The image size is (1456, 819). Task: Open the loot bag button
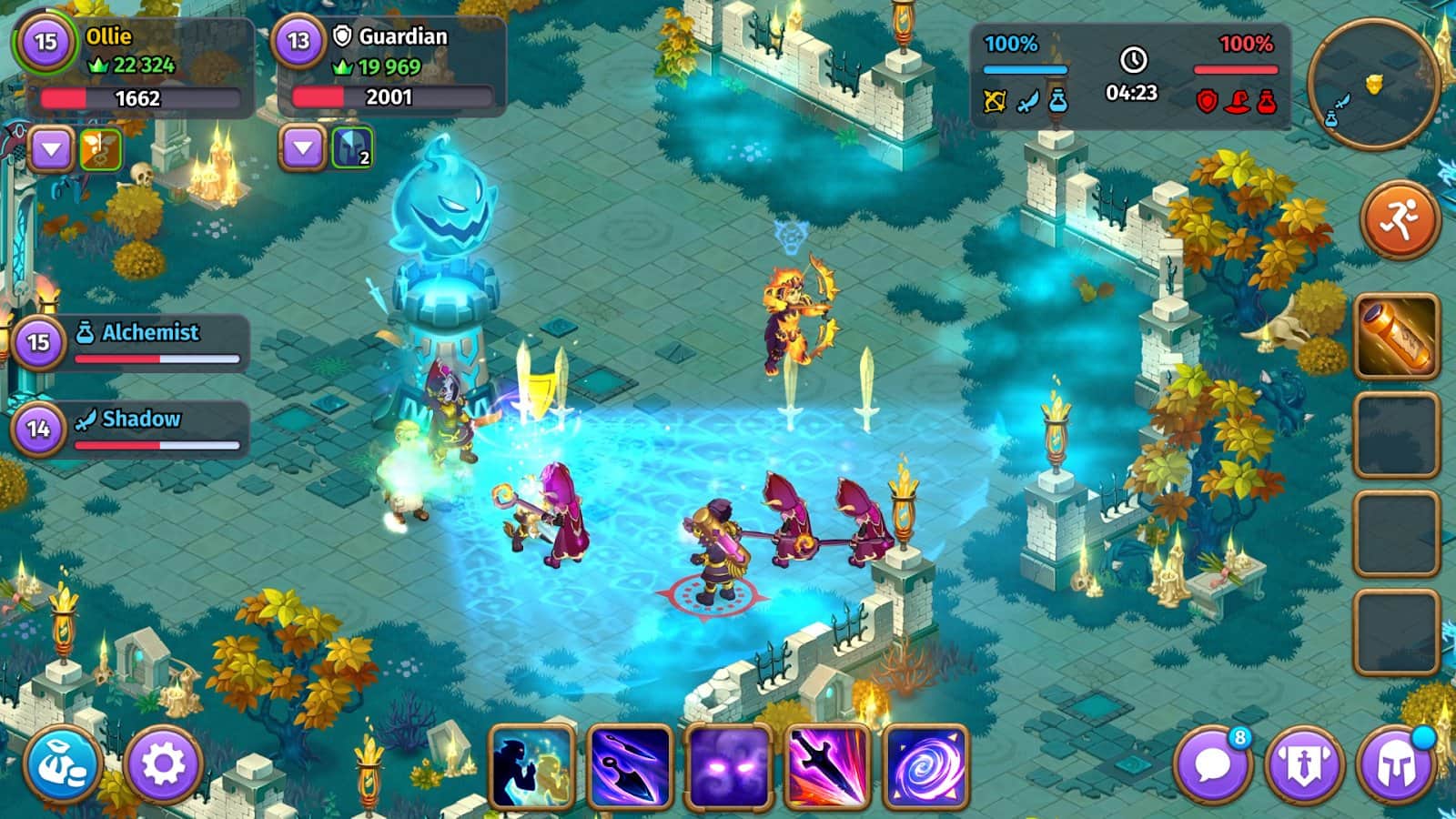[x=64, y=766]
